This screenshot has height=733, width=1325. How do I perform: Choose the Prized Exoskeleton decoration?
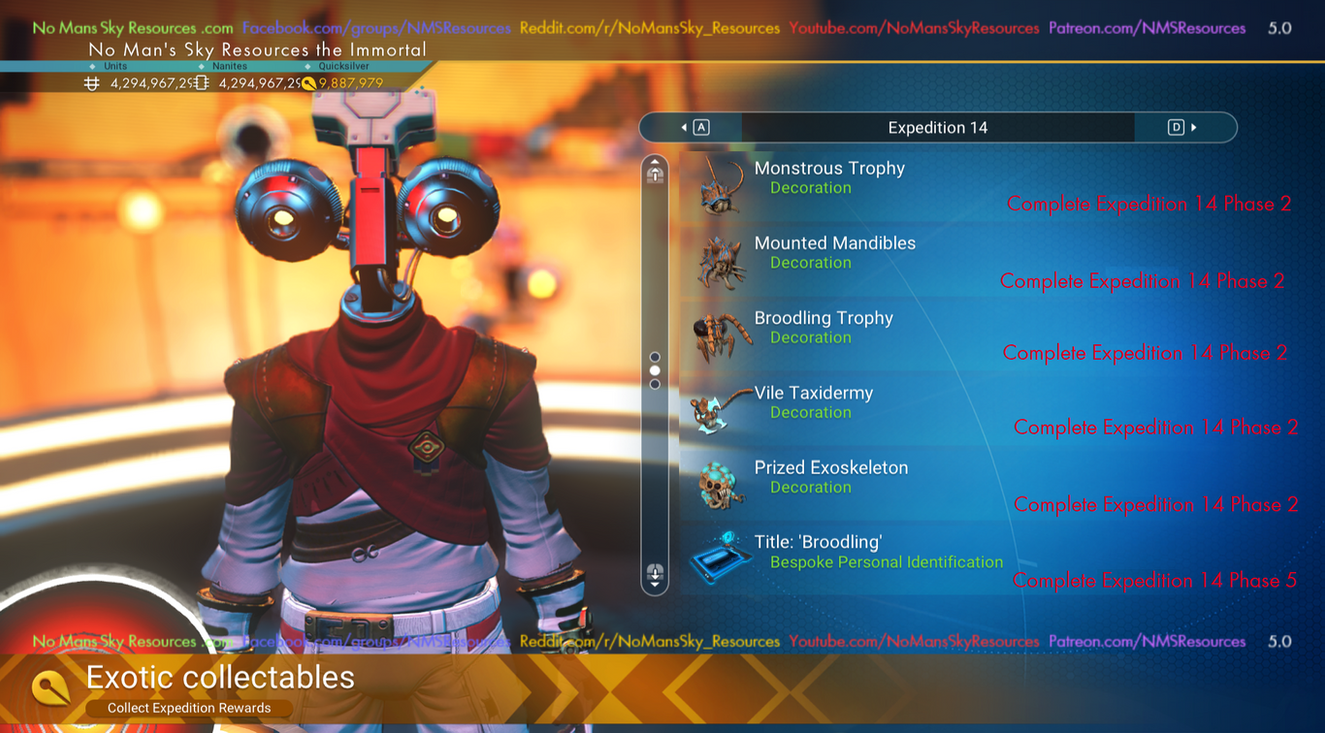point(830,477)
